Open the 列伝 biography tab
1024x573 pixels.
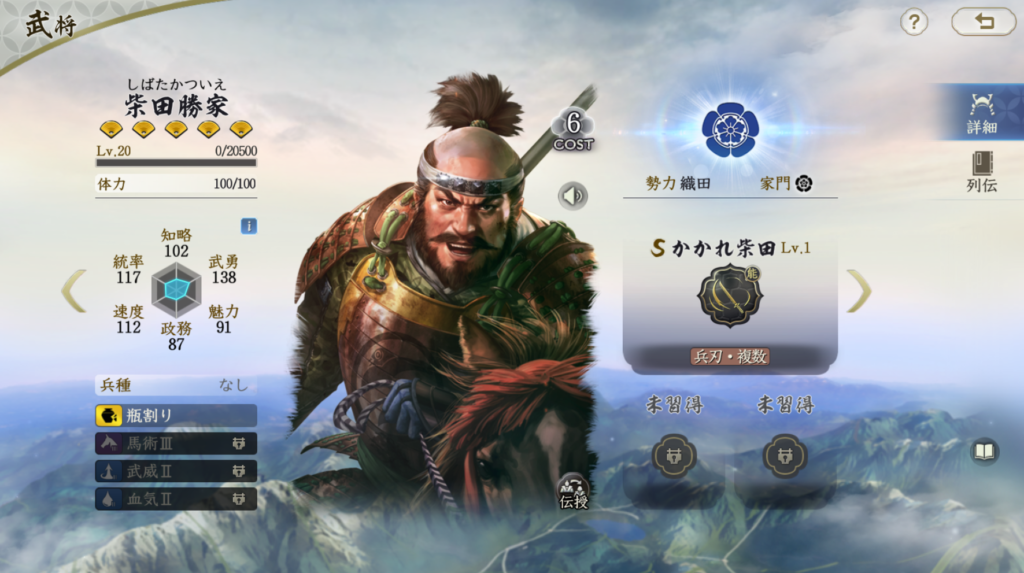(x=981, y=172)
